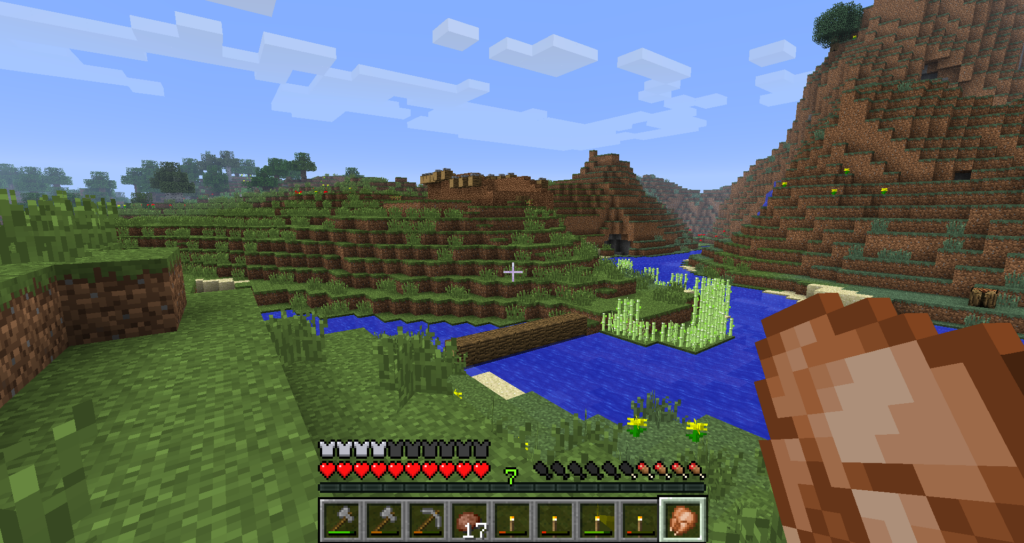Select the axe with green durability bar
The image size is (1024, 543).
[x=341, y=520]
